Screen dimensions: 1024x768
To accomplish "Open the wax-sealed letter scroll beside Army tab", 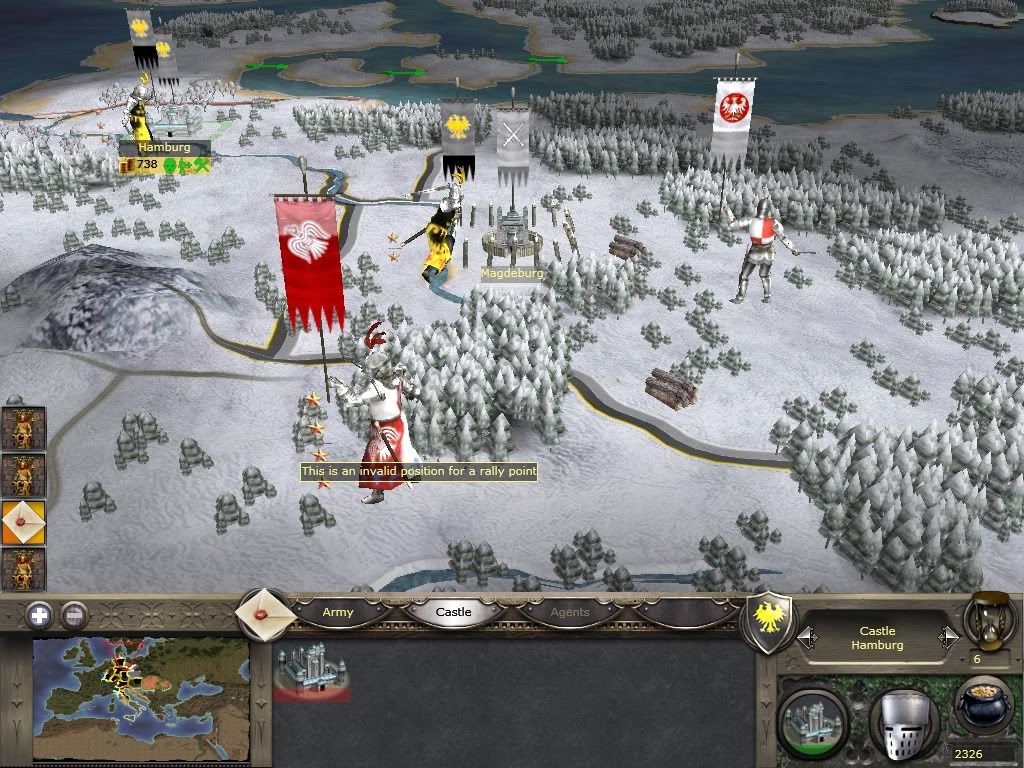I will 265,613.
